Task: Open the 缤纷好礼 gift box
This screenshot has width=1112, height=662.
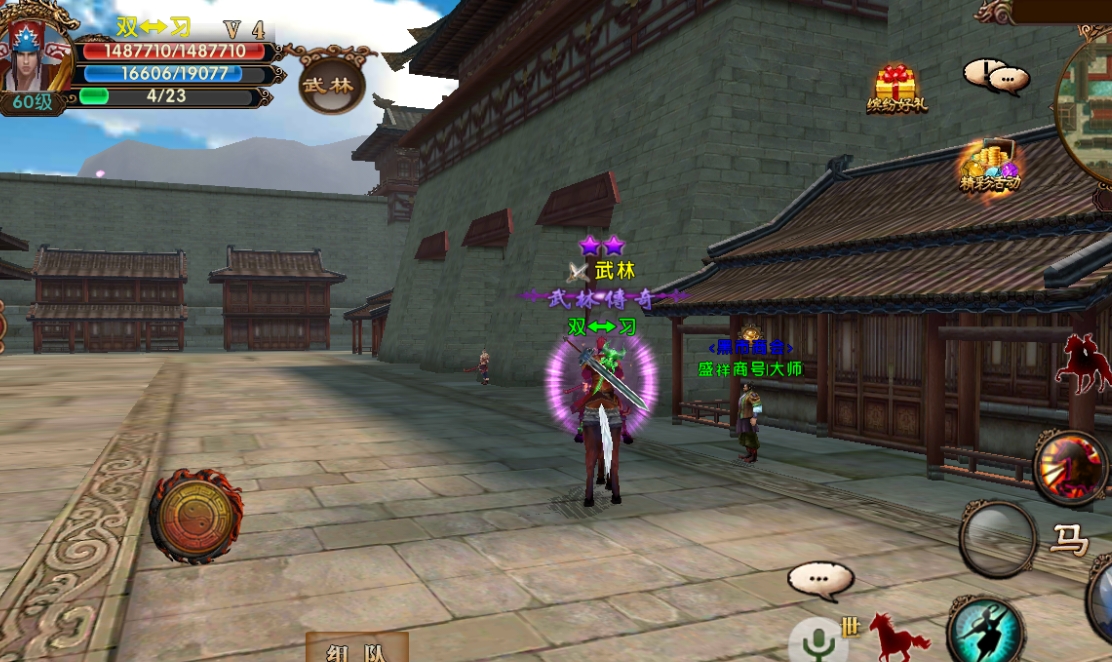Action: coord(896,88)
